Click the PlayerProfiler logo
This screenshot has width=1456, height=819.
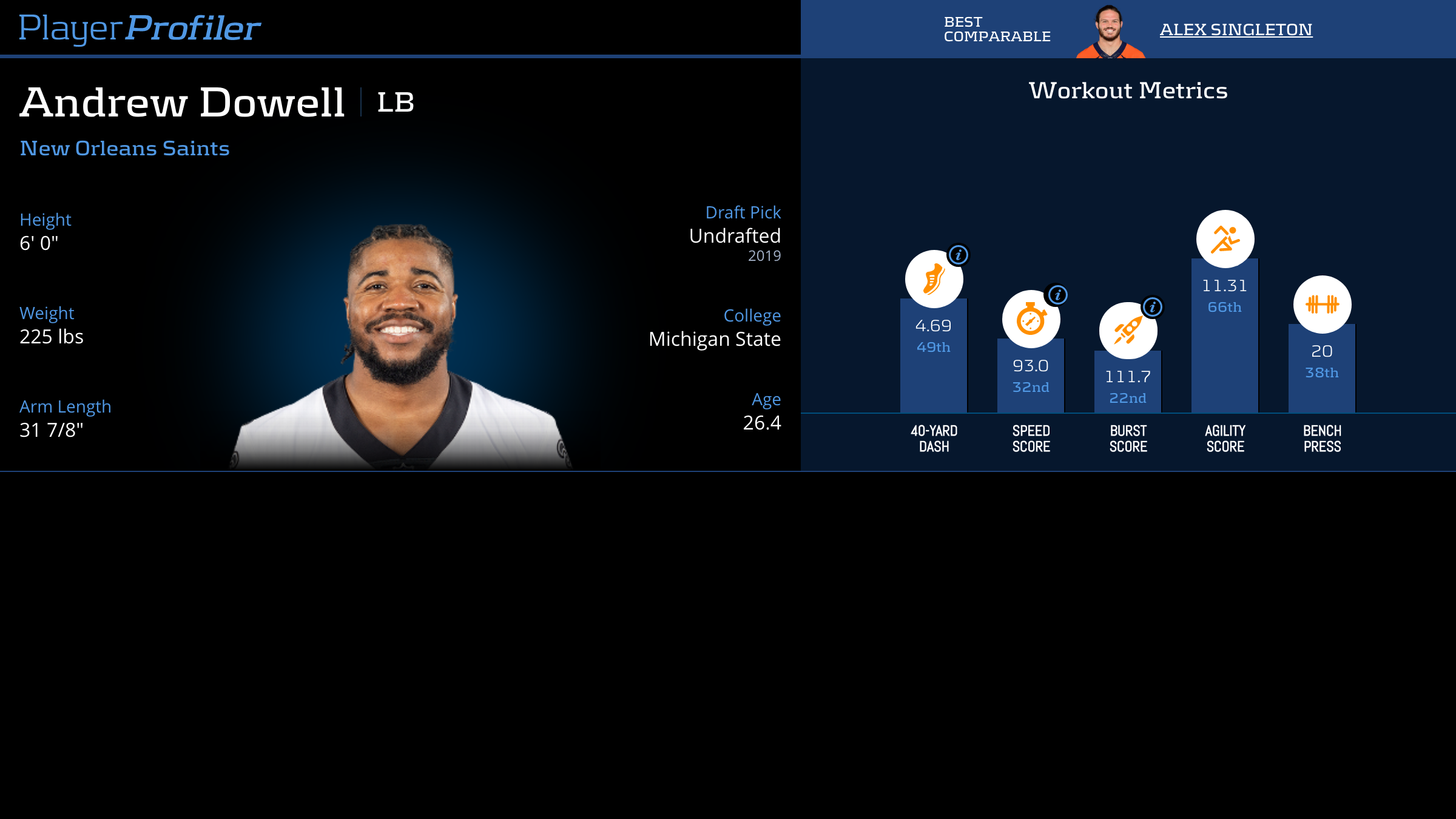click(x=140, y=29)
